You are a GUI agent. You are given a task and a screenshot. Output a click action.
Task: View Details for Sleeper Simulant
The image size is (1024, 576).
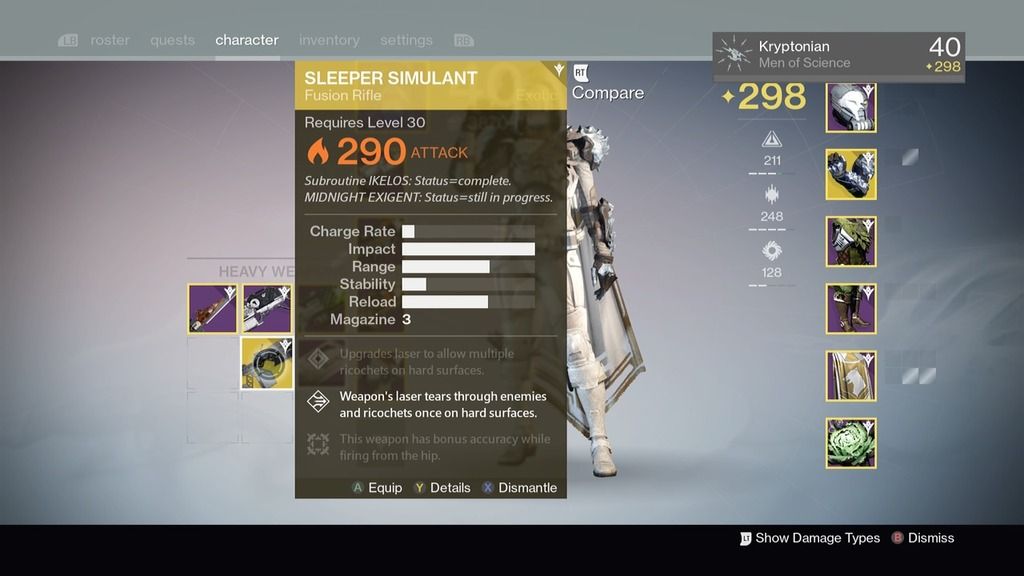(x=442, y=488)
